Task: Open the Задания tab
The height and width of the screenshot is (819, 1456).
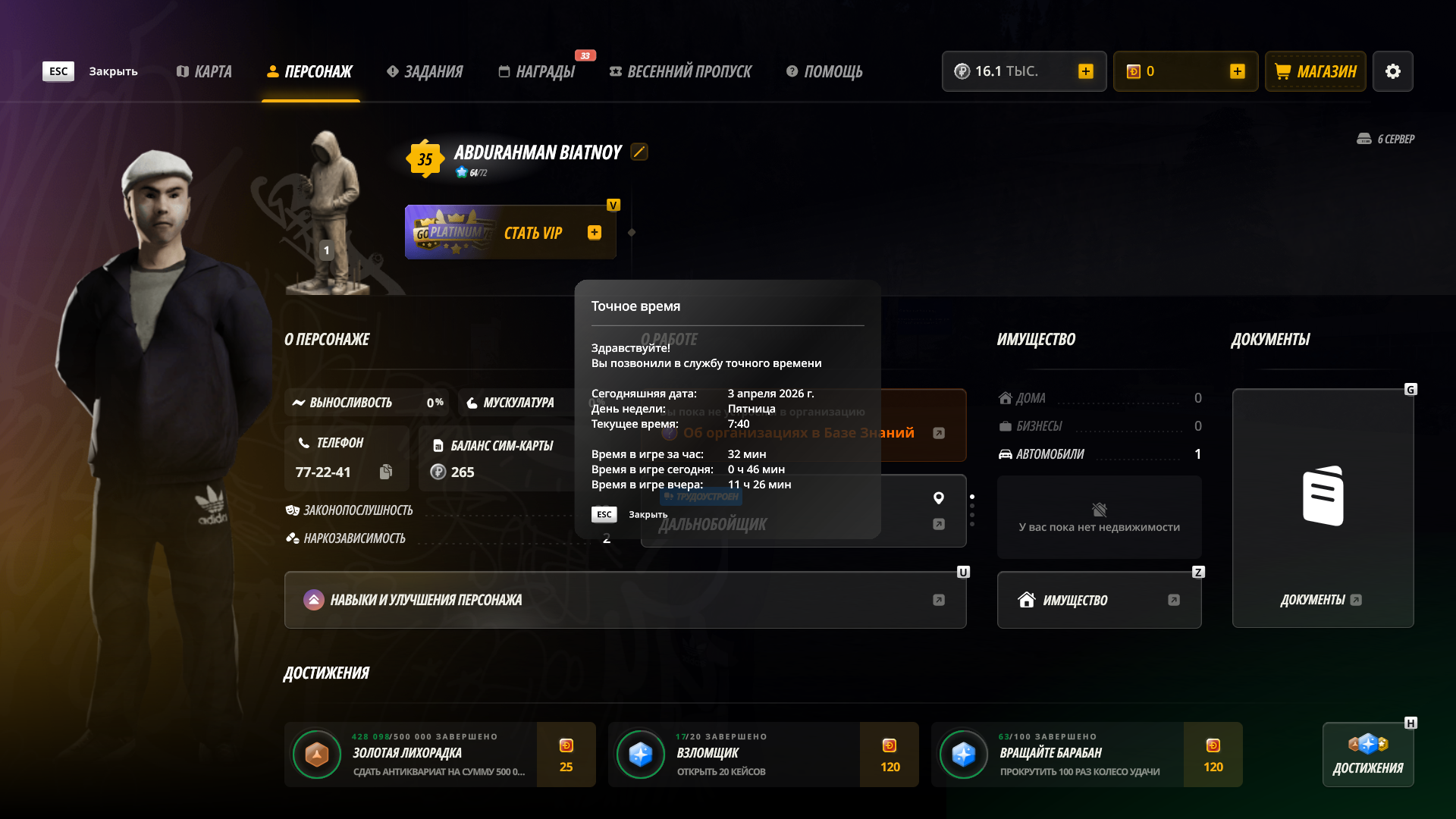Action: coord(425,71)
